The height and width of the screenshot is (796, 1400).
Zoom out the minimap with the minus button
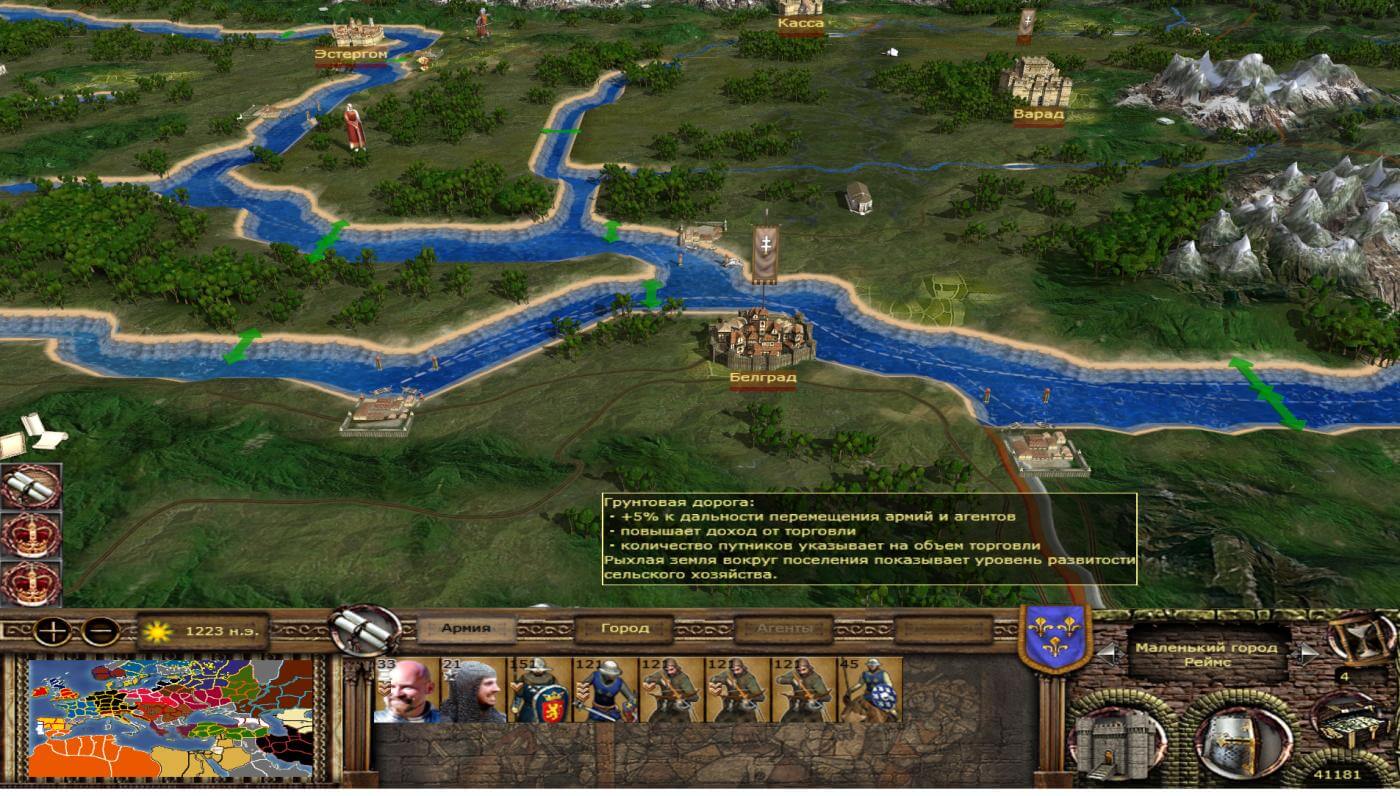tap(101, 631)
